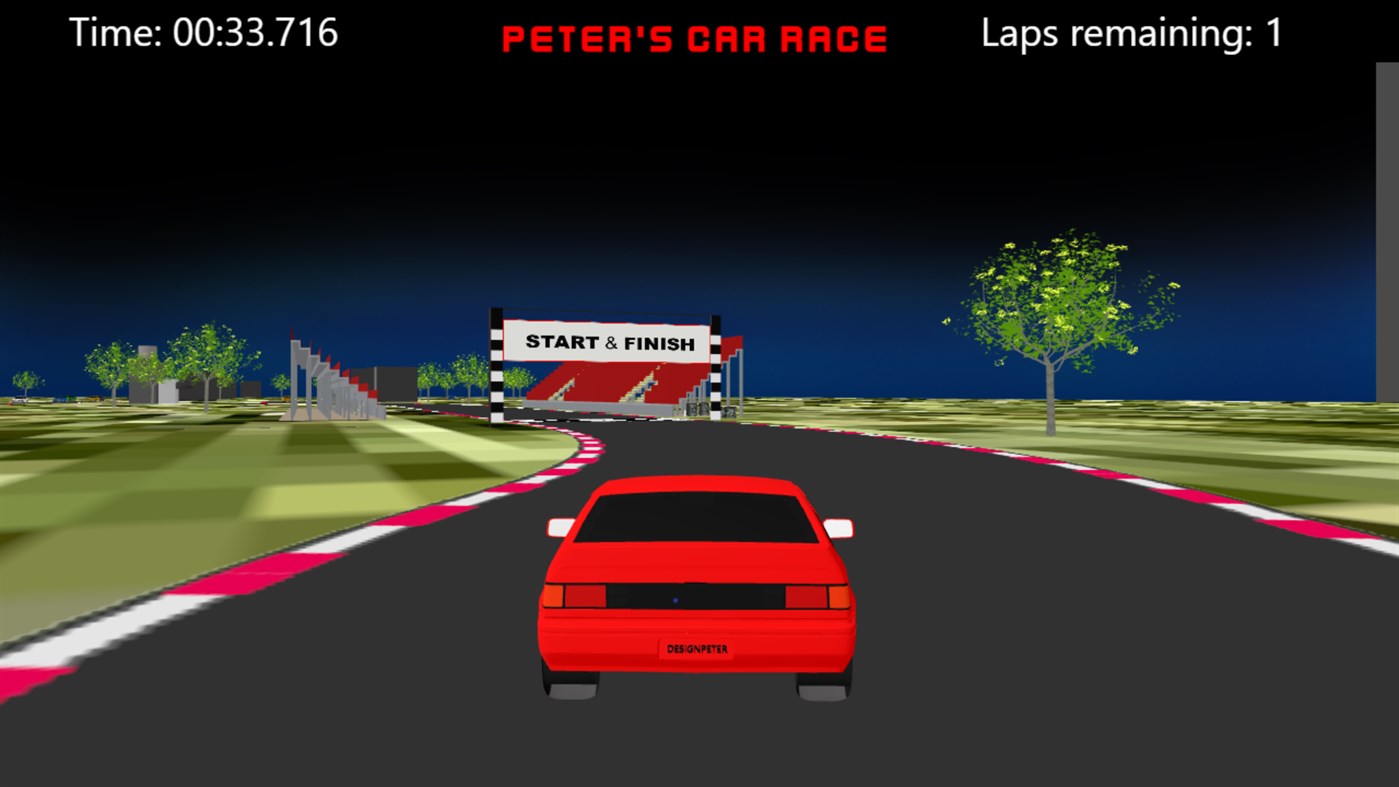Screen dimensions: 1399x787
Task: Select the START & FINISH banner
Action: point(611,342)
